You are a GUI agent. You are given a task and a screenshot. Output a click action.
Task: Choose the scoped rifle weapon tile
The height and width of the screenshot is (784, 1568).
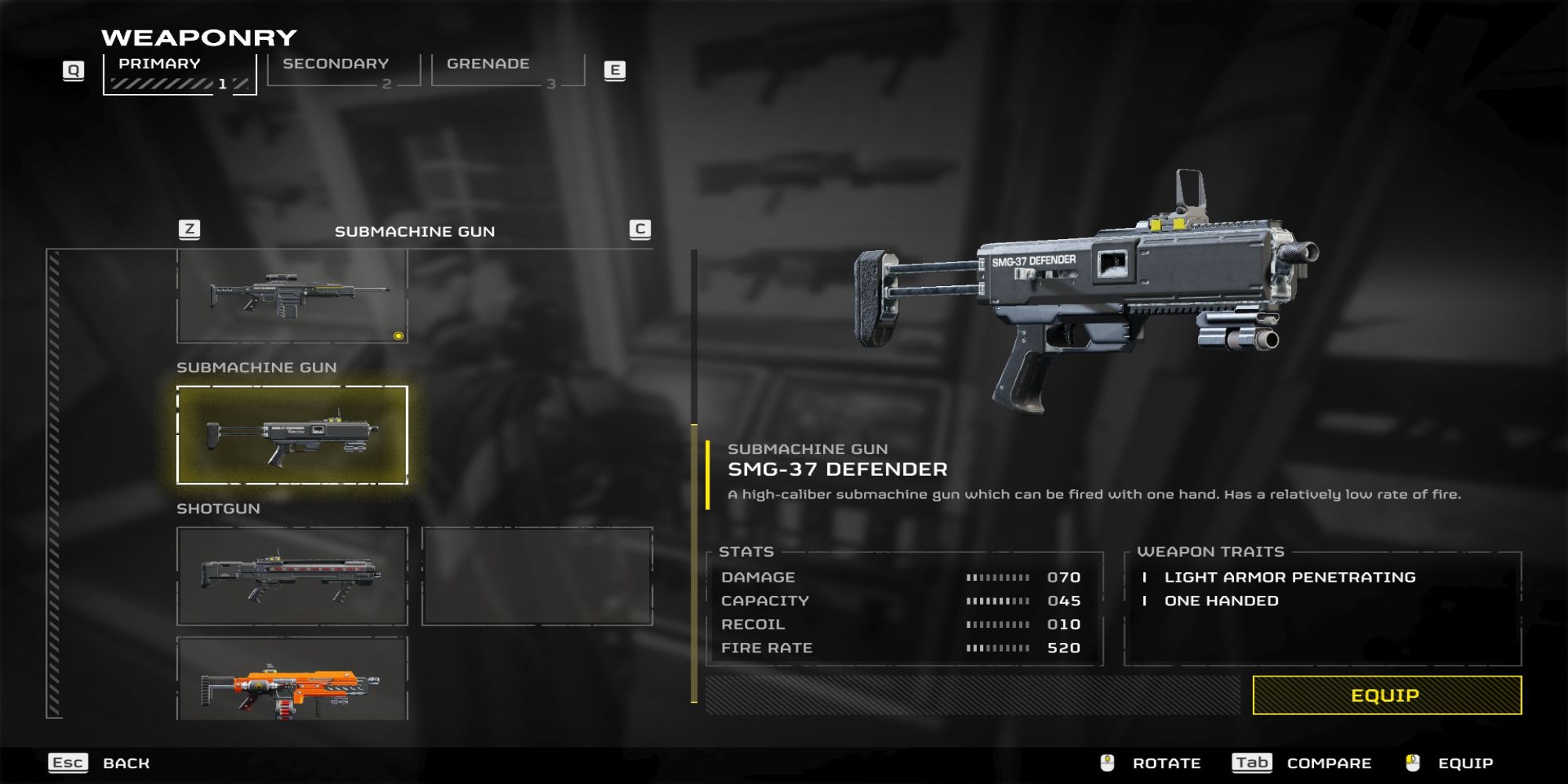pos(292,296)
